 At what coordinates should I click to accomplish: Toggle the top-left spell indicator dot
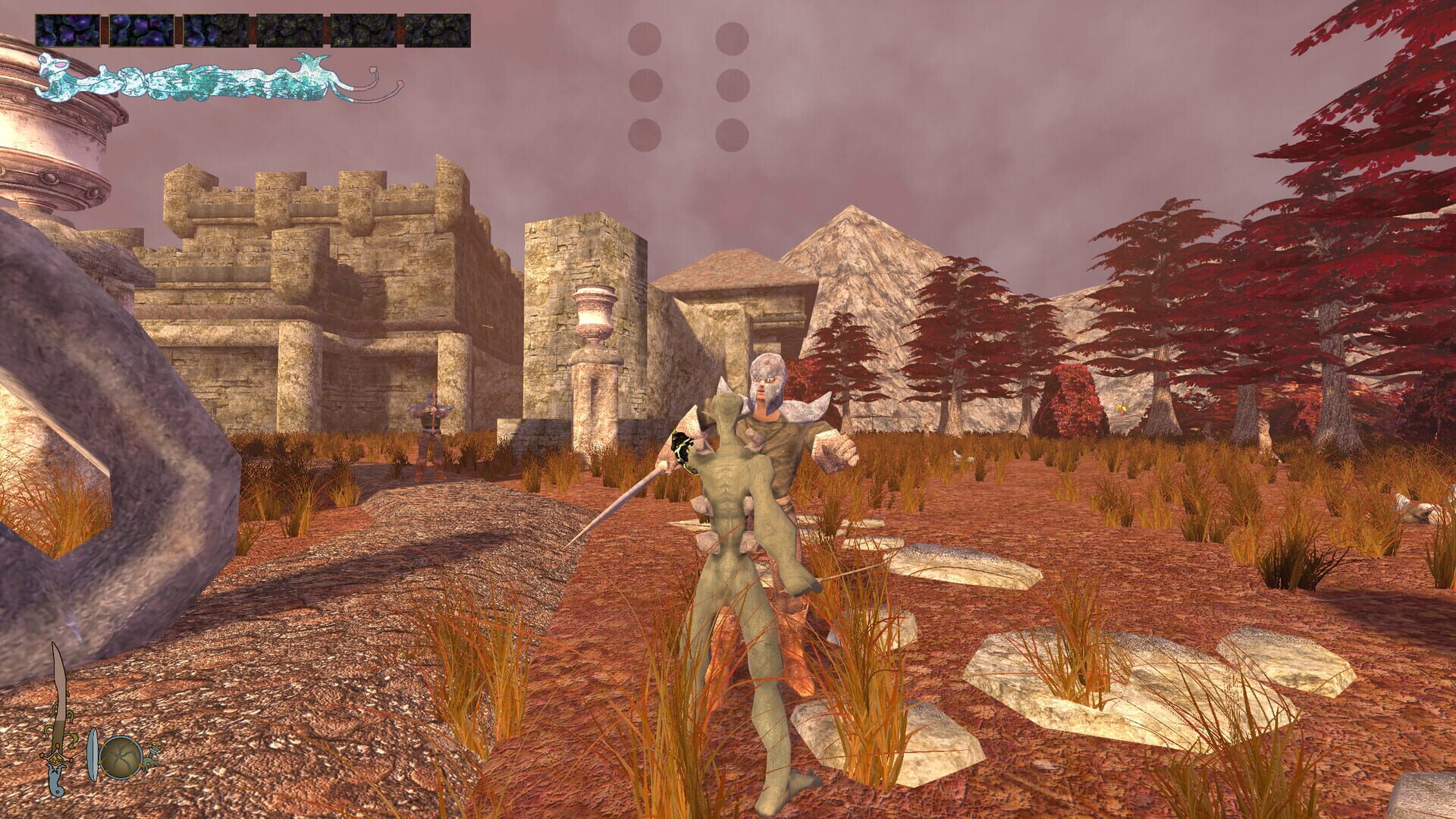pyautogui.click(x=644, y=38)
